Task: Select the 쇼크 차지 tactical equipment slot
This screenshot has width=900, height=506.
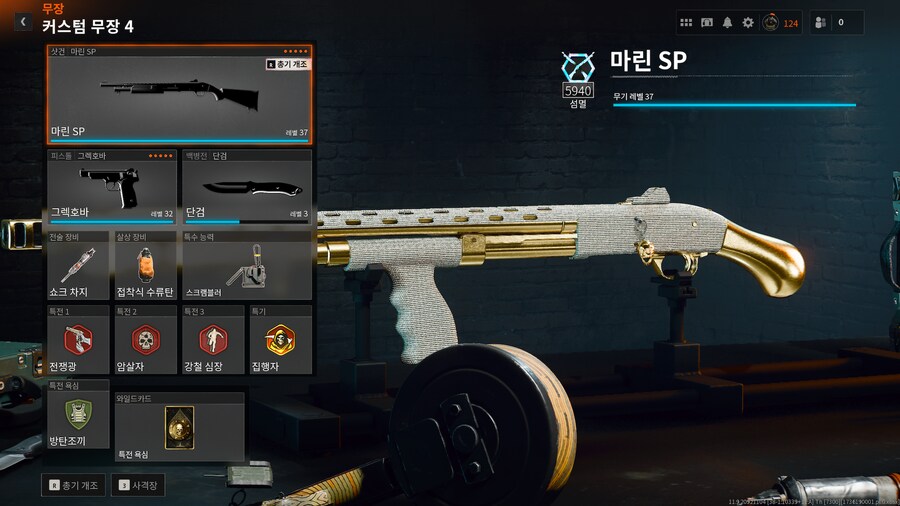Action: tap(78, 267)
